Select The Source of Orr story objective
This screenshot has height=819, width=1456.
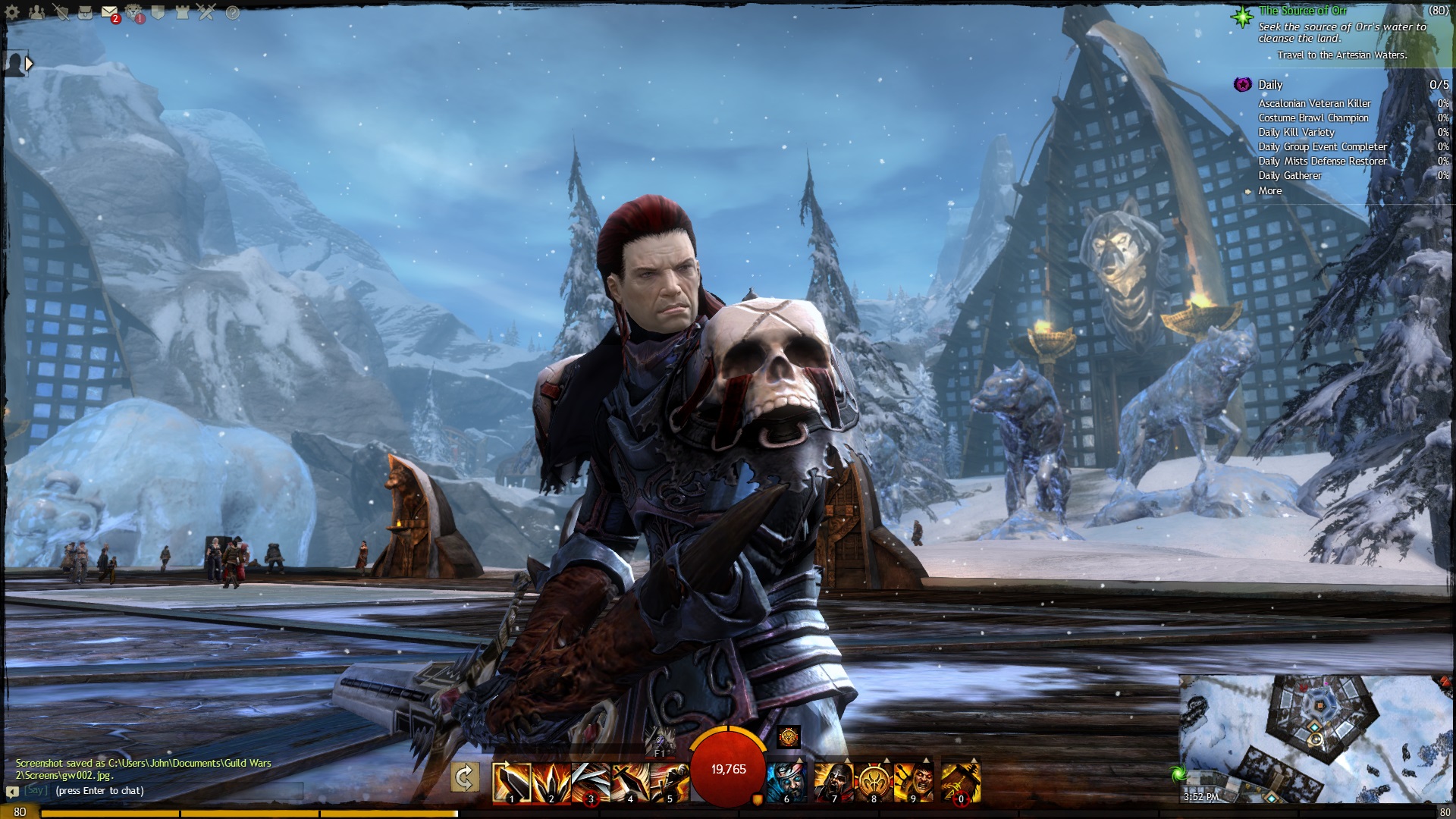pyautogui.click(x=1303, y=11)
